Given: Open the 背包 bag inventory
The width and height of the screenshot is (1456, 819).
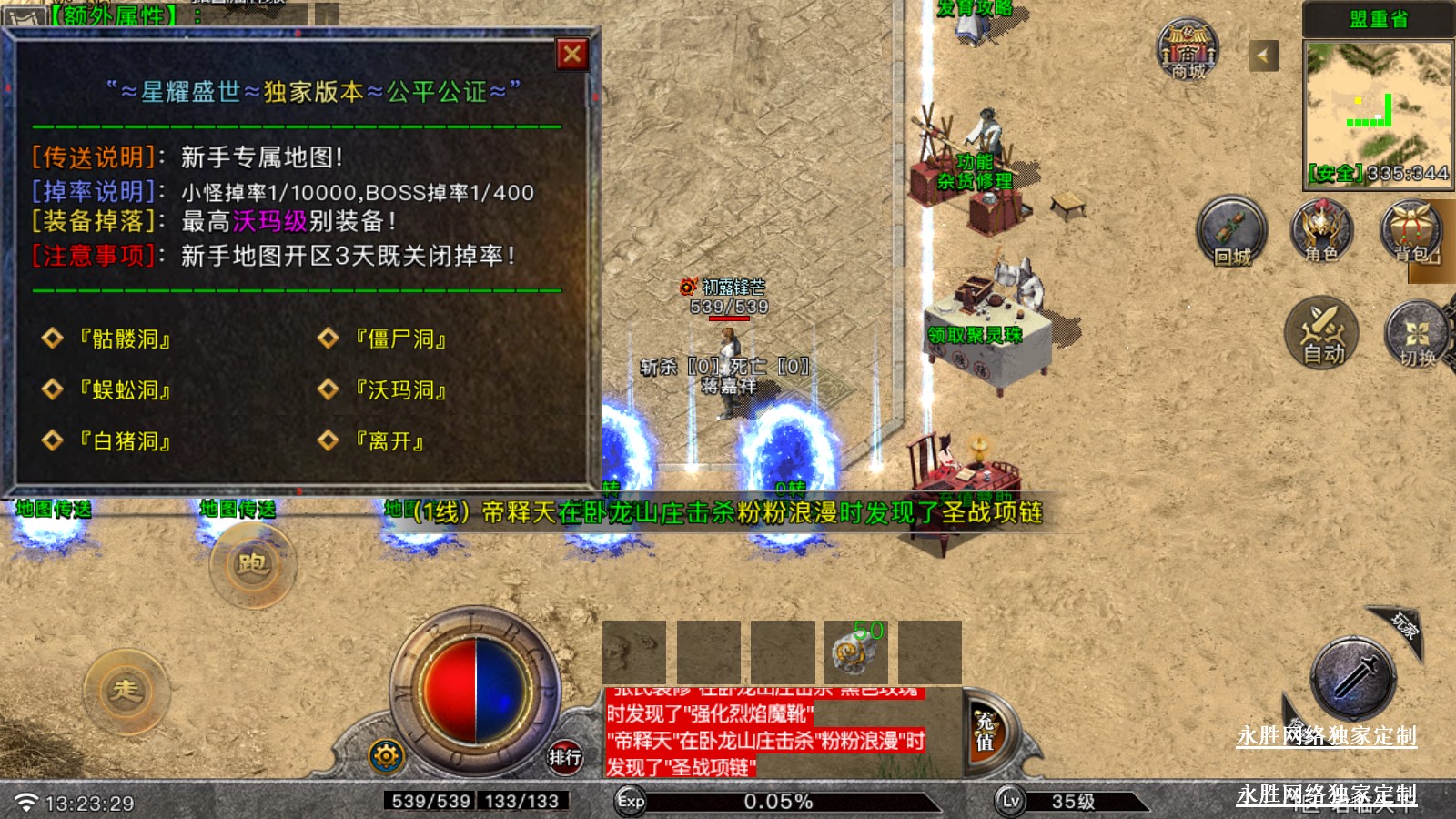Looking at the screenshot, I should [x=1411, y=231].
